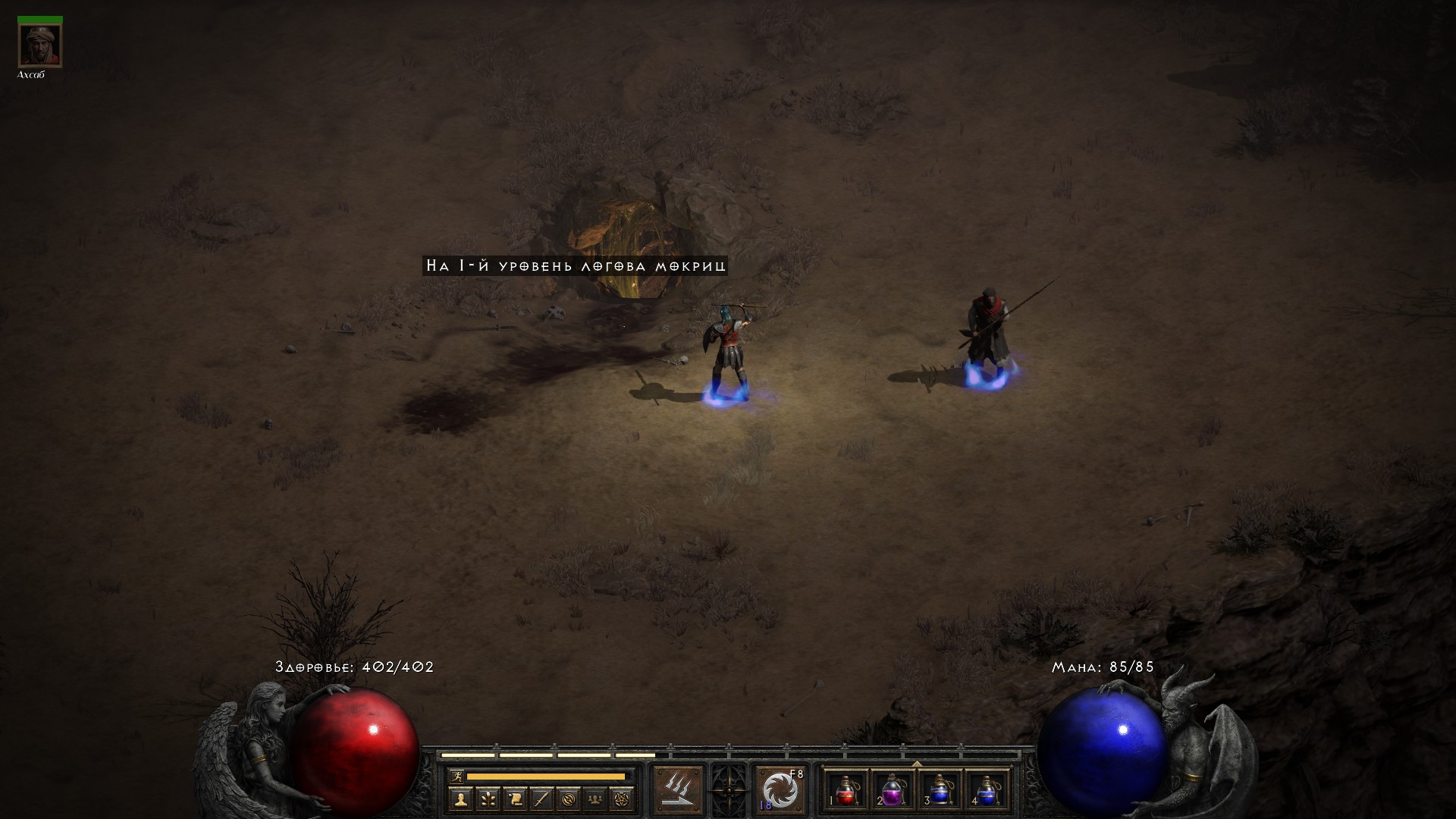Open the center mini panel between skills

tap(729, 789)
